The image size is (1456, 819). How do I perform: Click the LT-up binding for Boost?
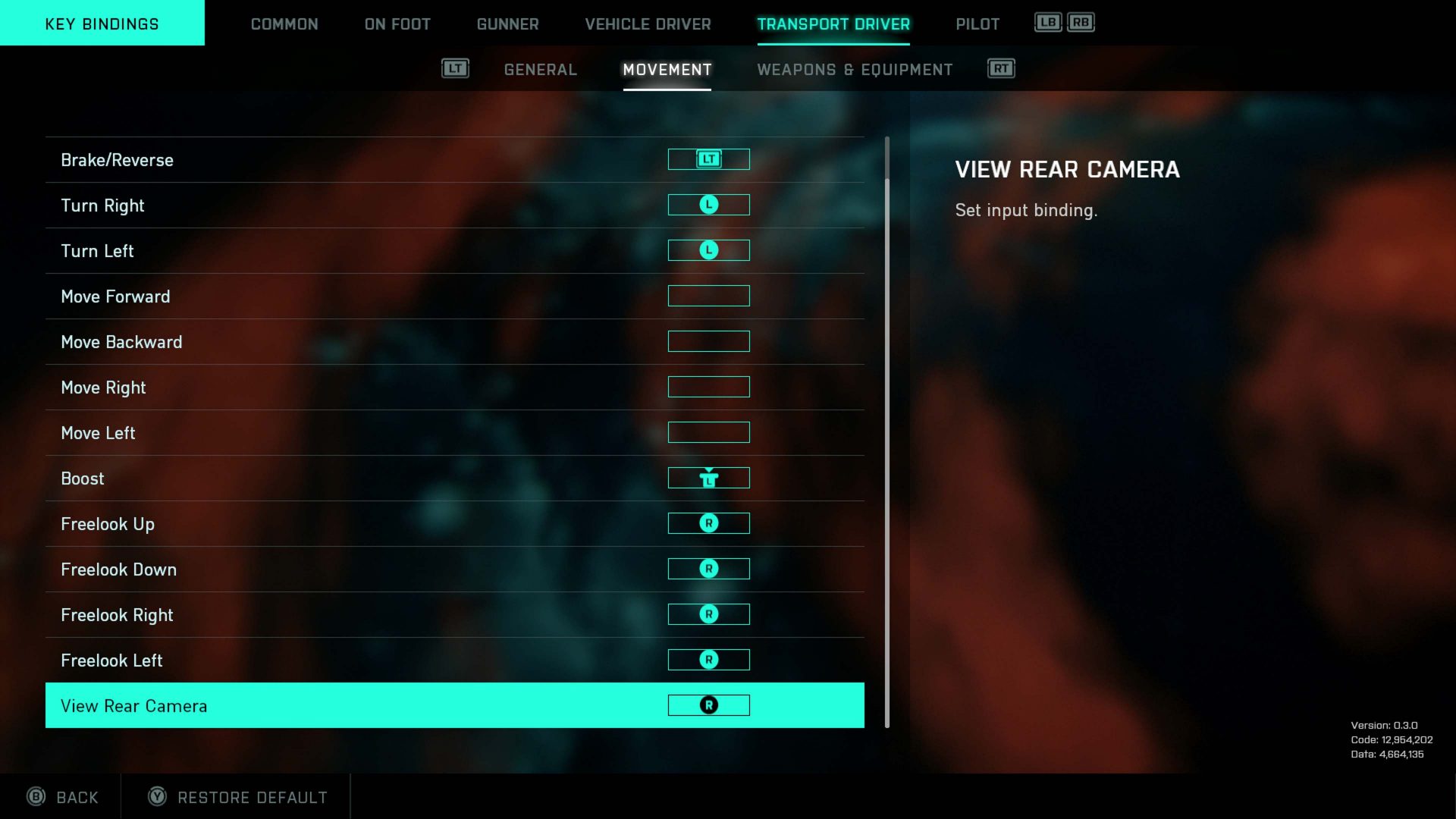tap(708, 478)
